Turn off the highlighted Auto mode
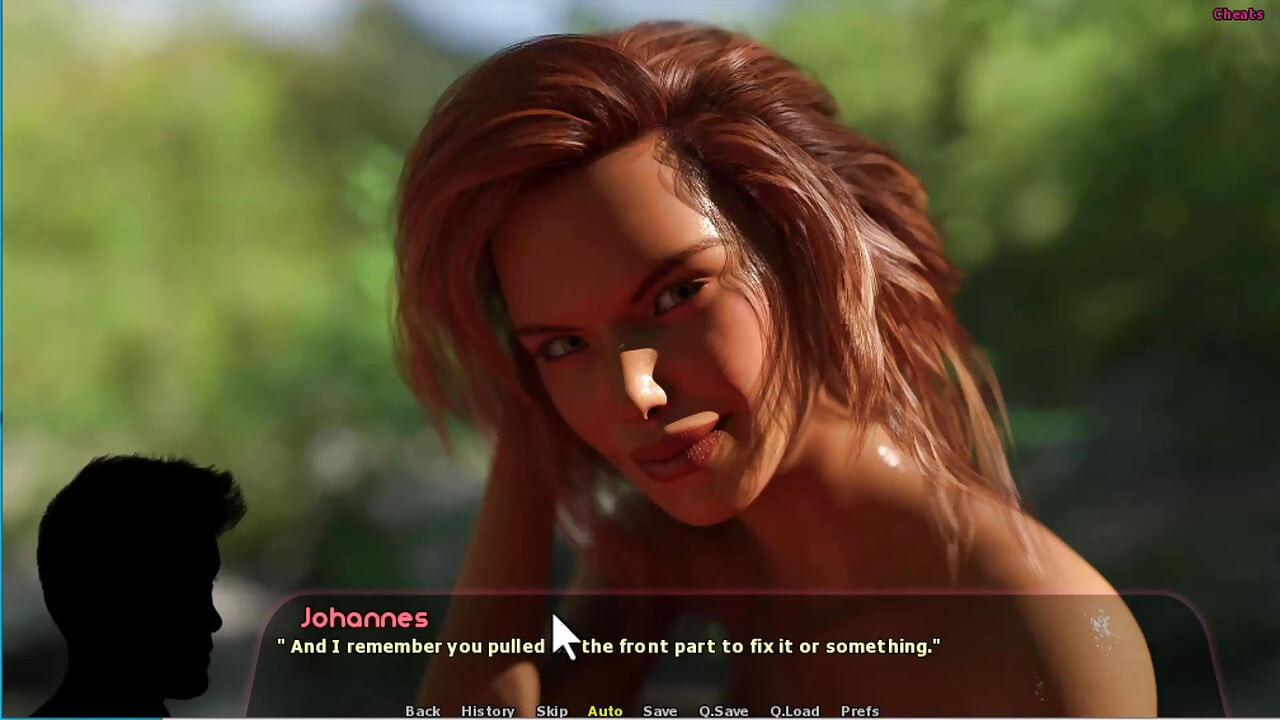Screen dimensions: 1280x720 click(604, 710)
